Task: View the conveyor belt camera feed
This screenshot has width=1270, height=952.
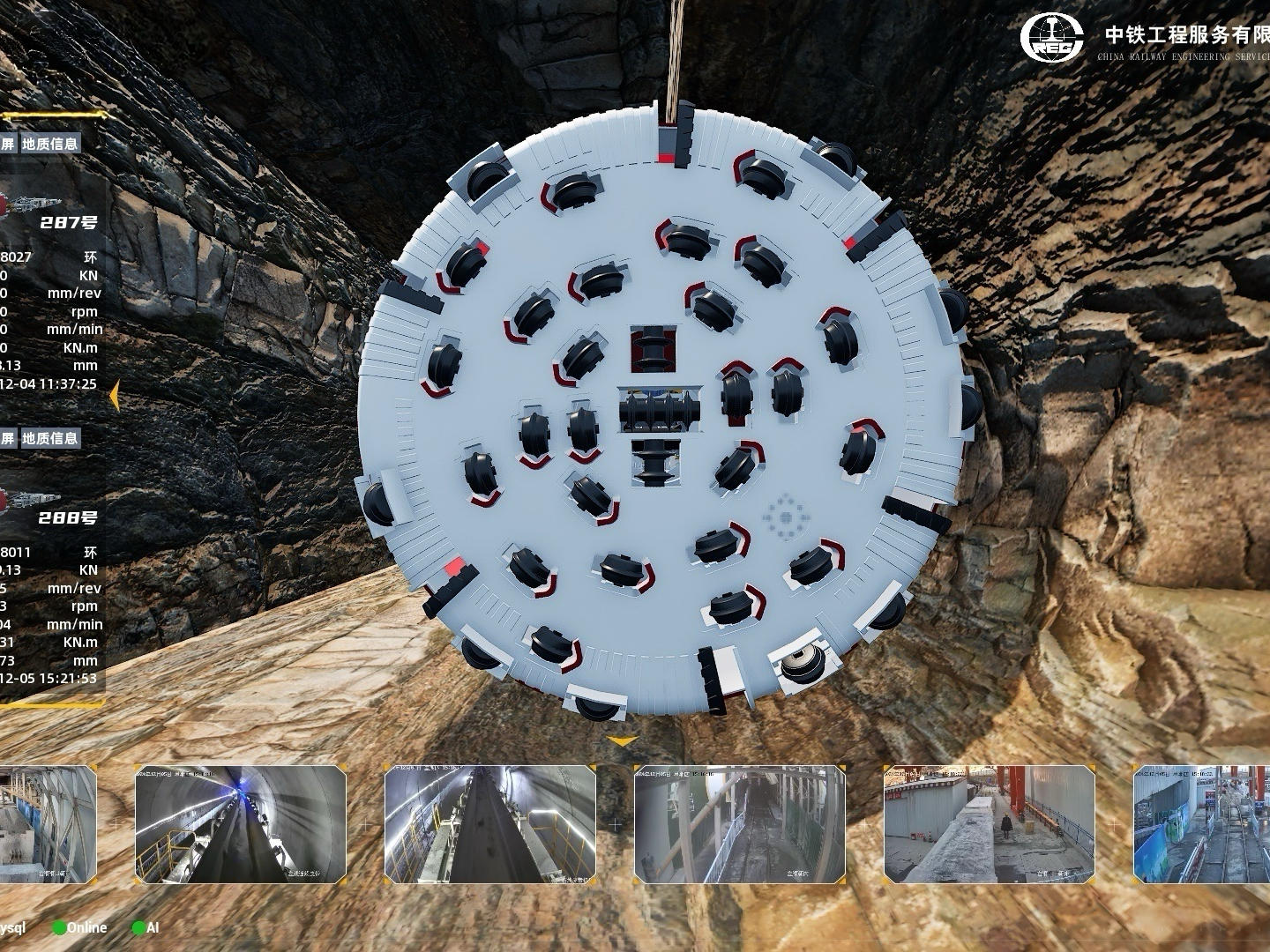Action: (490, 824)
